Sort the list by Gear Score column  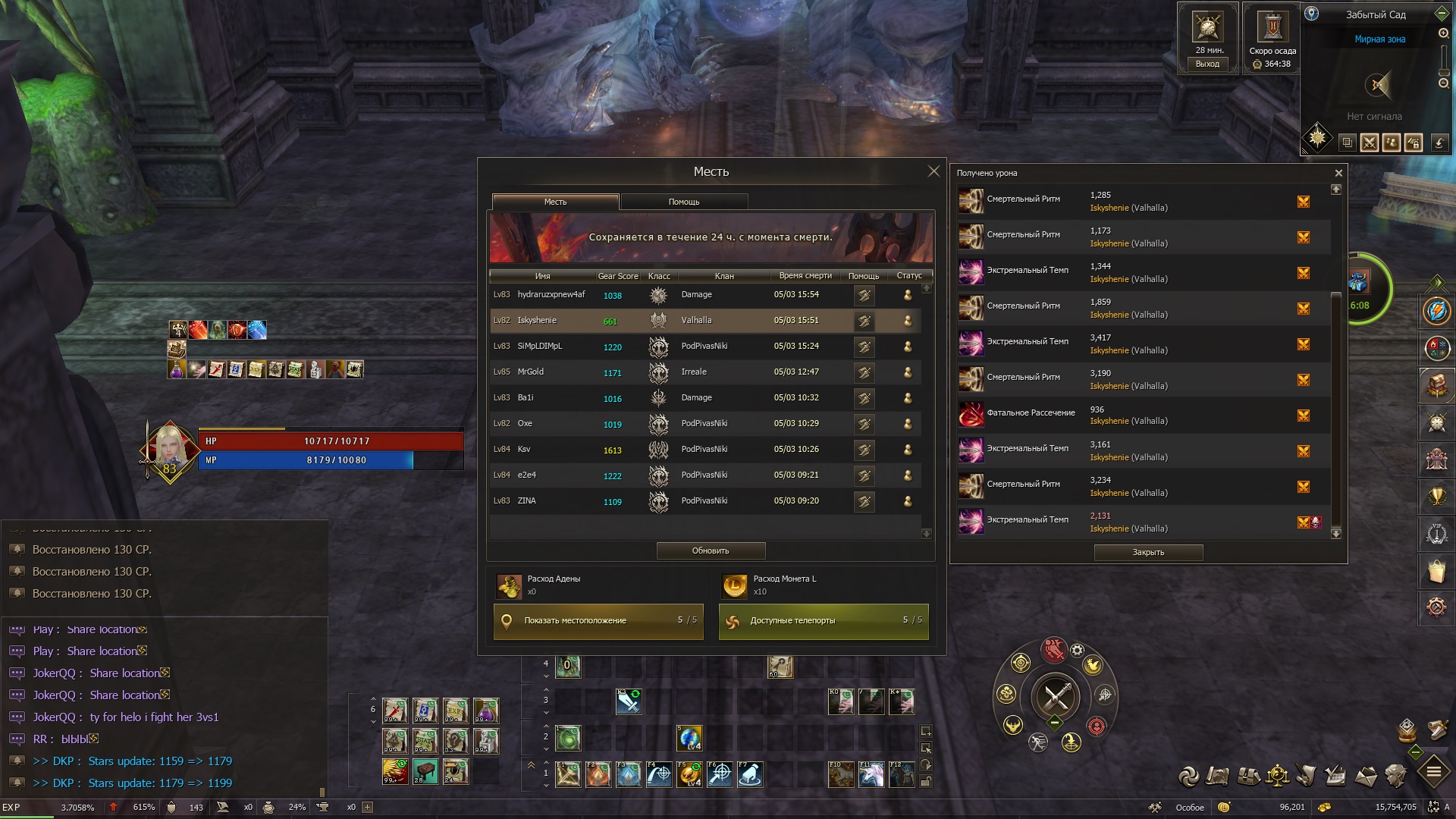[x=617, y=276]
